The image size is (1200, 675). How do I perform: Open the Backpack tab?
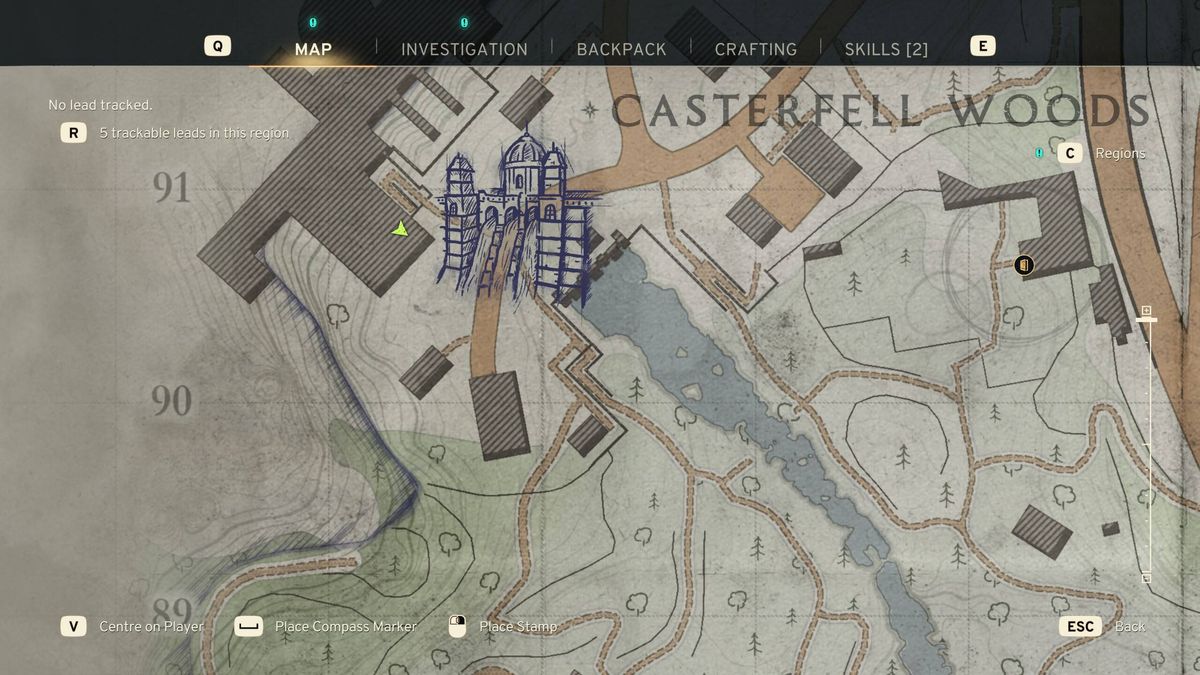621,49
